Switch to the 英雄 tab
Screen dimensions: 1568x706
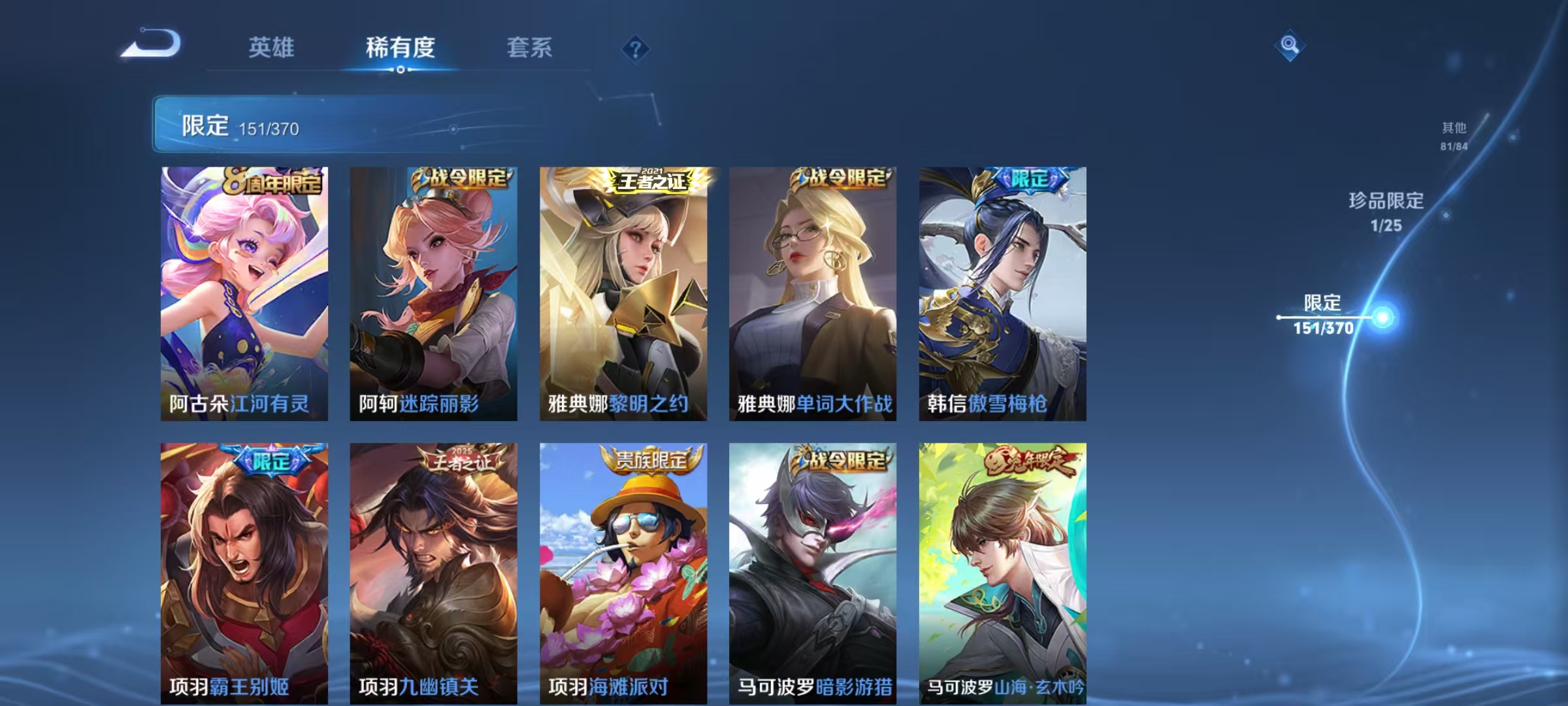point(273,47)
